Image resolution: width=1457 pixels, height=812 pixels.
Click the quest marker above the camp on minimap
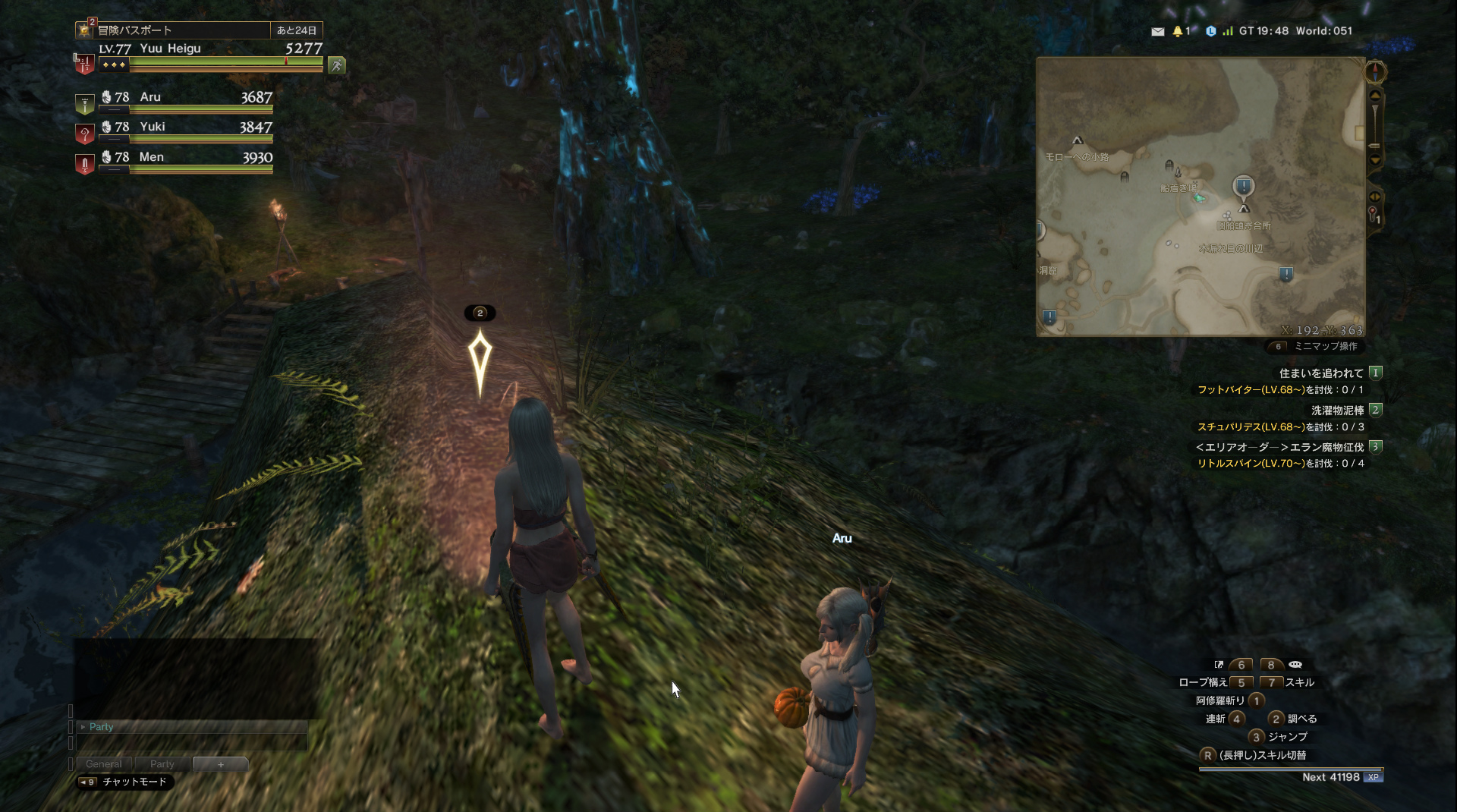[1243, 186]
